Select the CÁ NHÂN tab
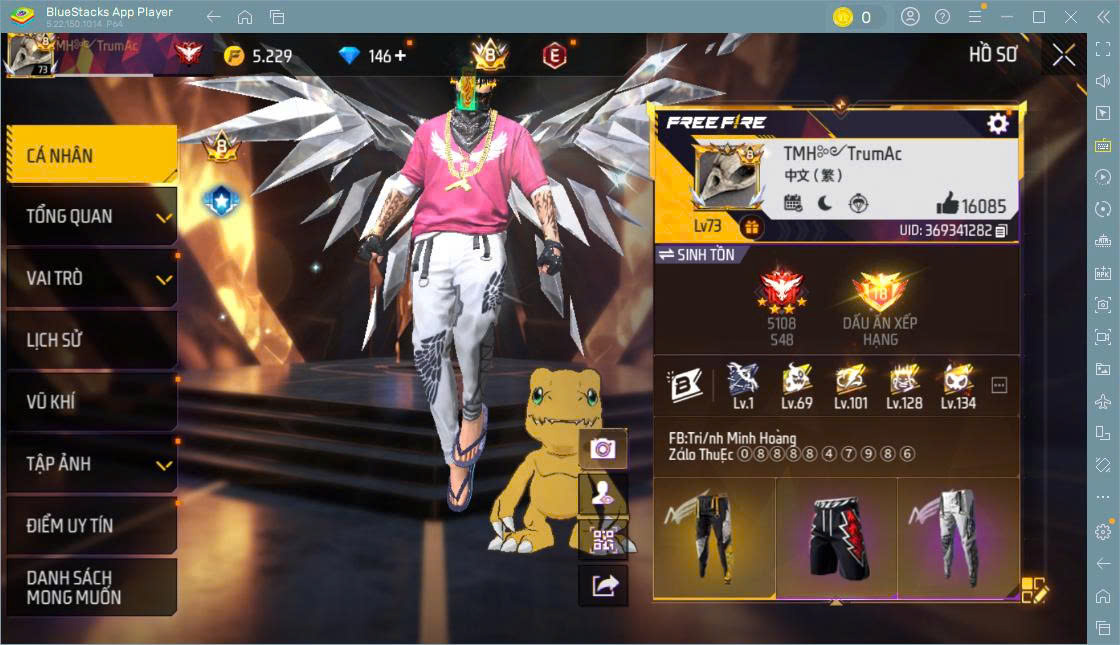The height and width of the screenshot is (645, 1120). click(90, 155)
